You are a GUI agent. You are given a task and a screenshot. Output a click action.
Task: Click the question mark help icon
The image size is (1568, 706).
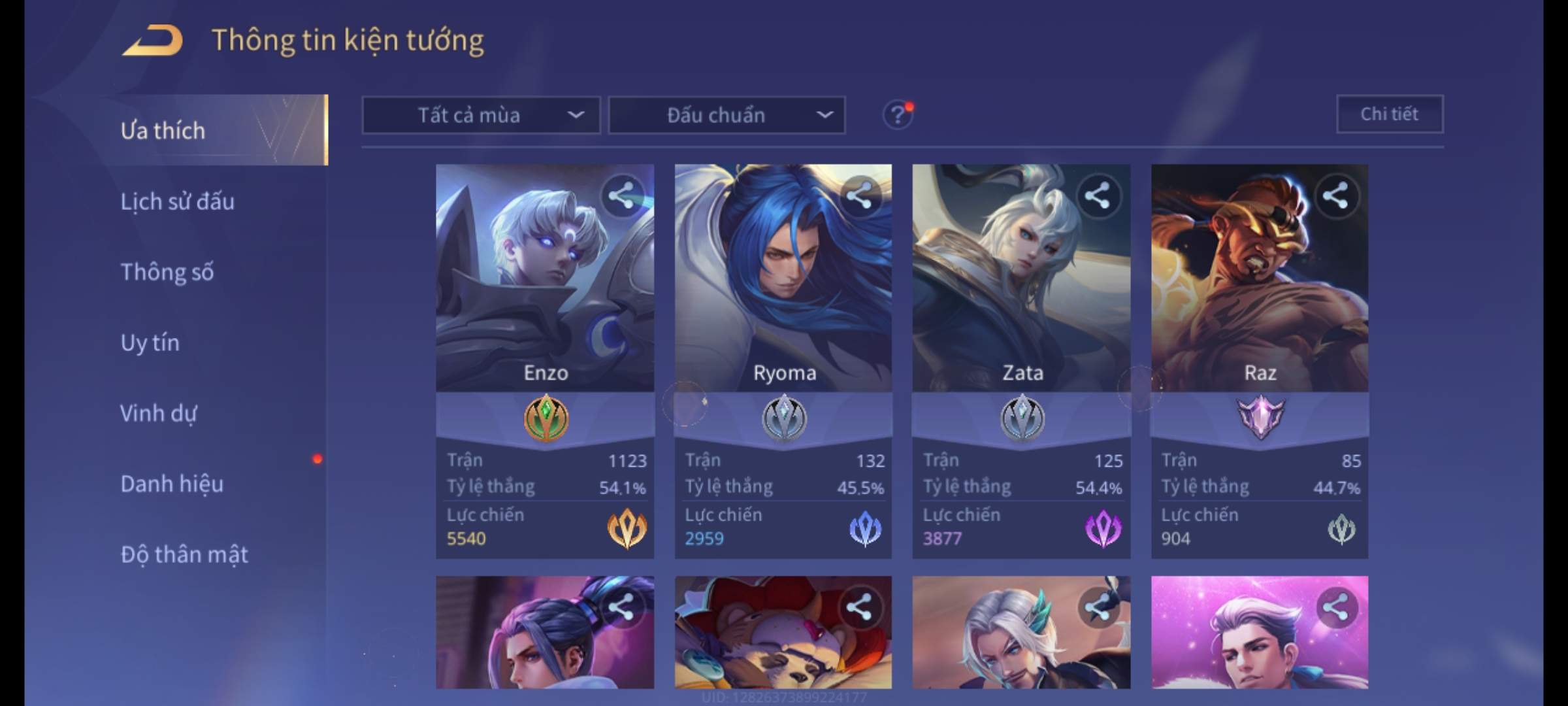click(x=897, y=116)
